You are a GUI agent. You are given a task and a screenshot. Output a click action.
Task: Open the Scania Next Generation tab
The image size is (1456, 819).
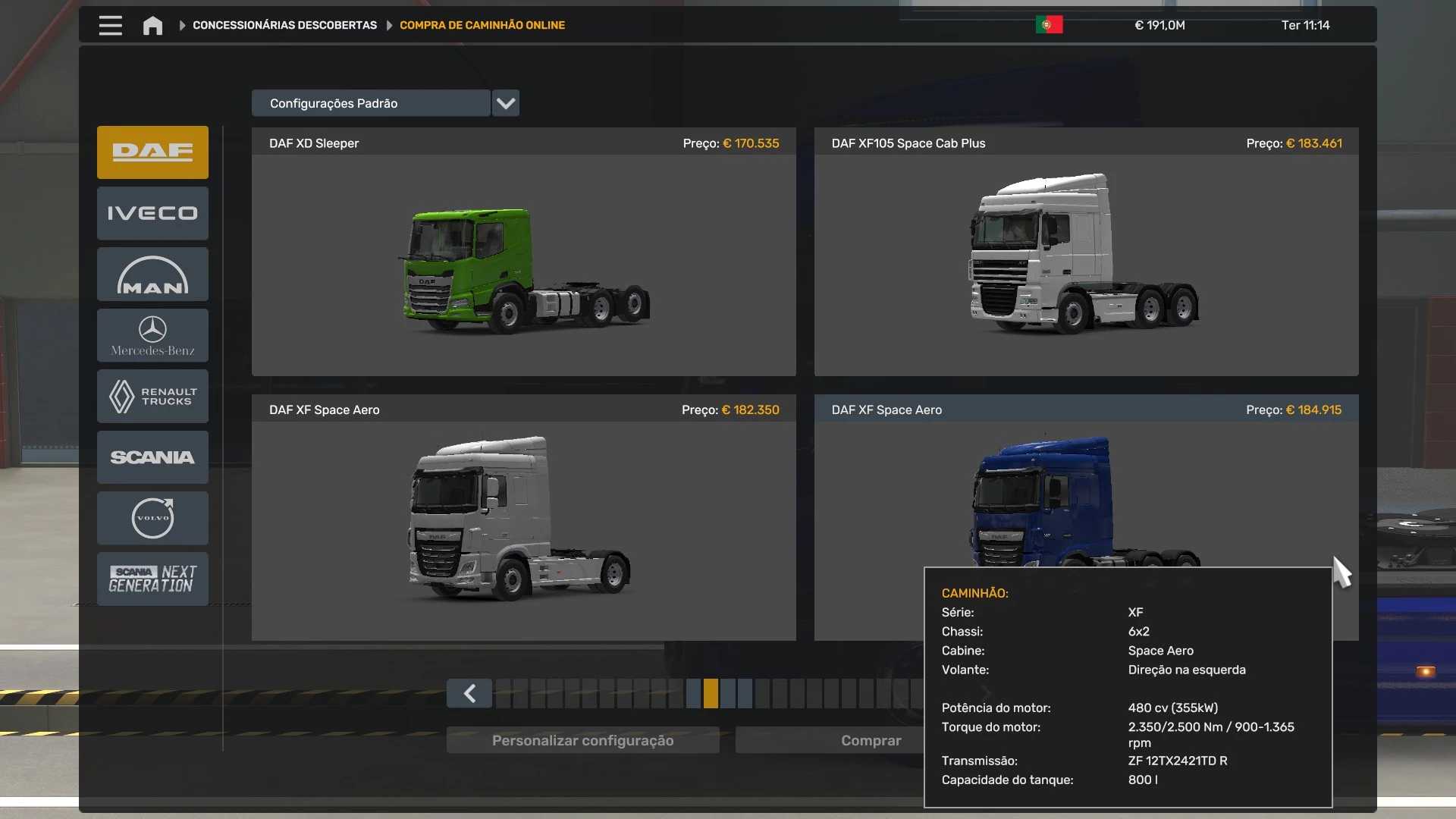(x=152, y=579)
